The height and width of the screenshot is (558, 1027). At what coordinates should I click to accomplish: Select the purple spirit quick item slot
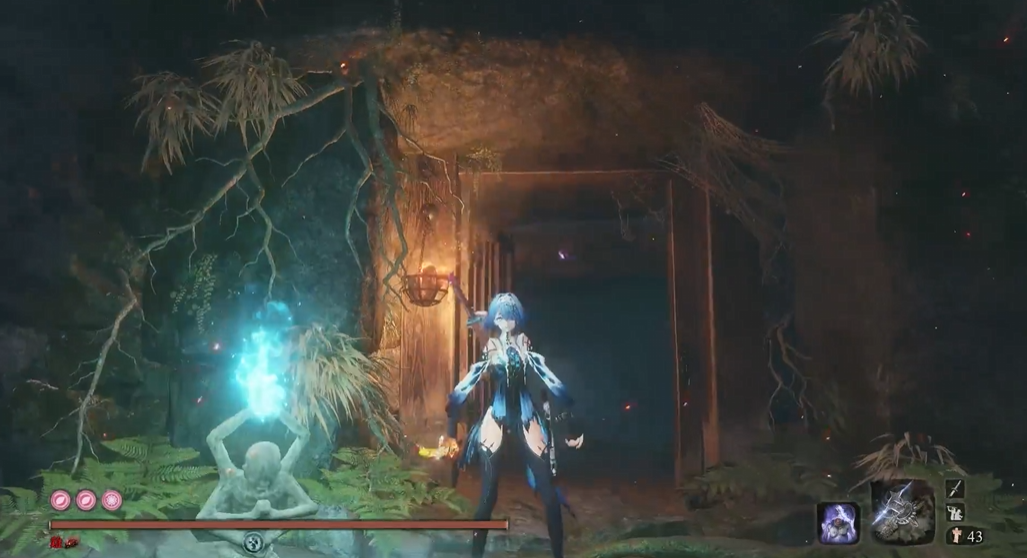[x=838, y=522]
